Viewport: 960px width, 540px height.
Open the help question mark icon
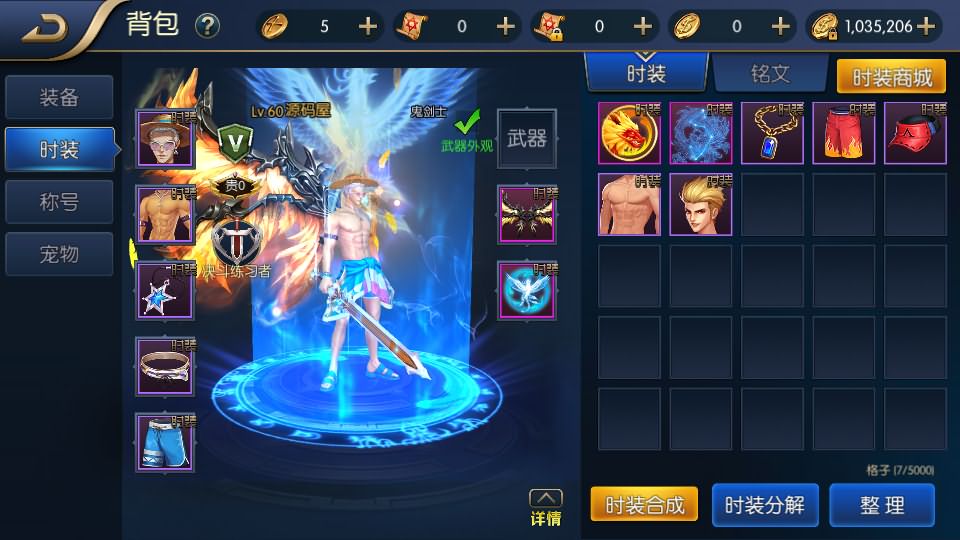[x=207, y=26]
